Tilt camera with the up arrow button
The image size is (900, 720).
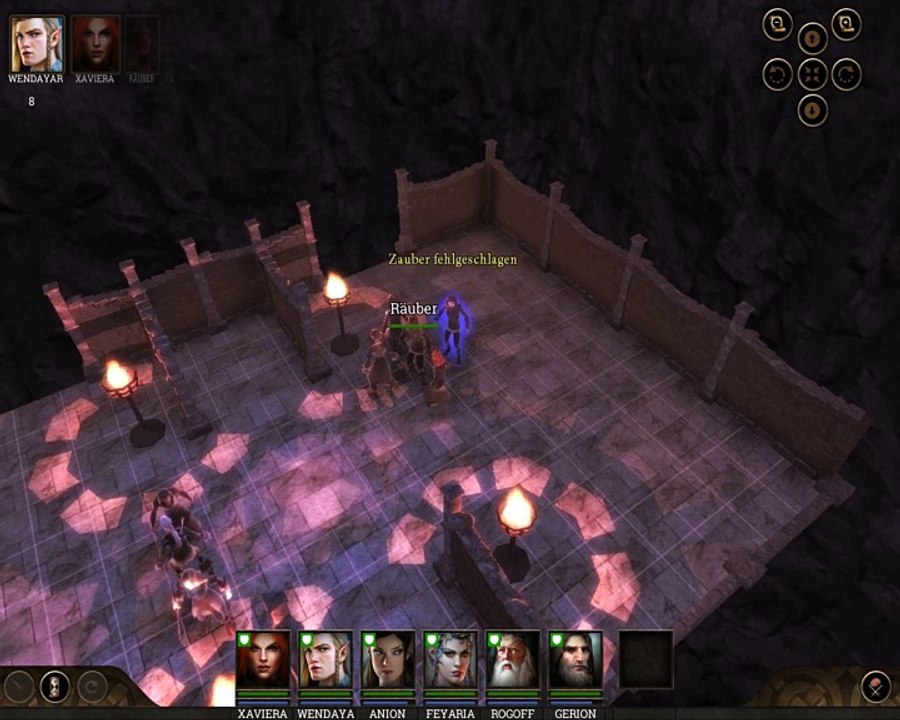tap(812, 40)
